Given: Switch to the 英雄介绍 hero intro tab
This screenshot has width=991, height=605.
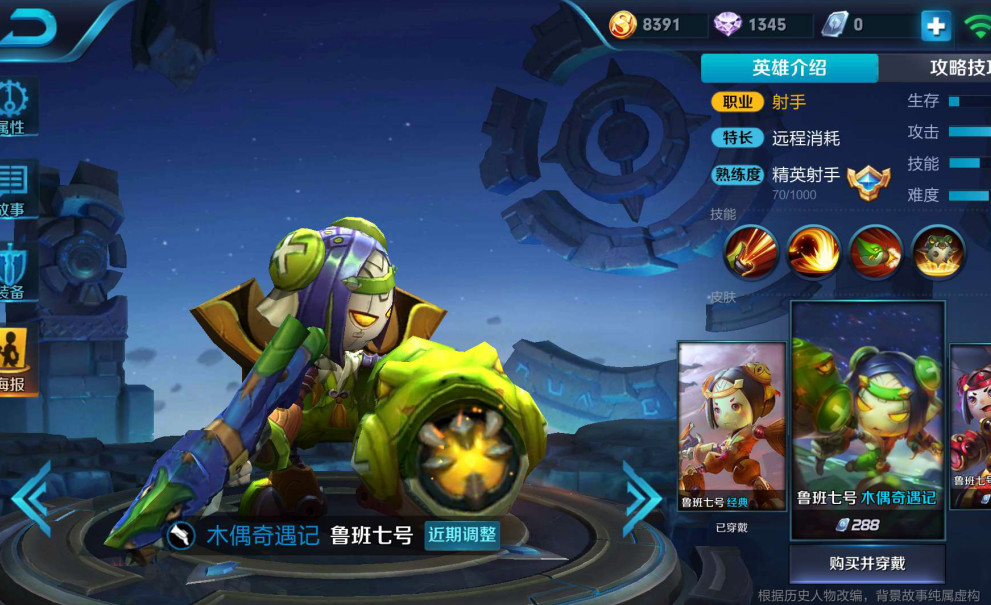Looking at the screenshot, I should coord(789,68).
